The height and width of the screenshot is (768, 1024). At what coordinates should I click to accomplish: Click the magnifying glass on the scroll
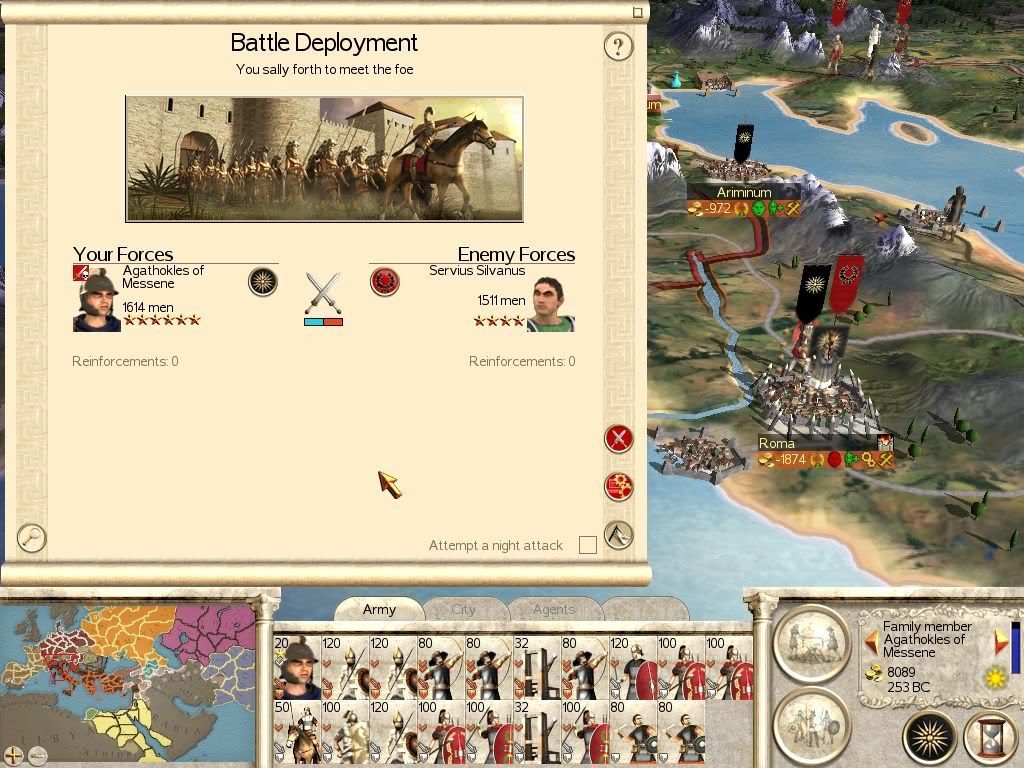[32, 538]
